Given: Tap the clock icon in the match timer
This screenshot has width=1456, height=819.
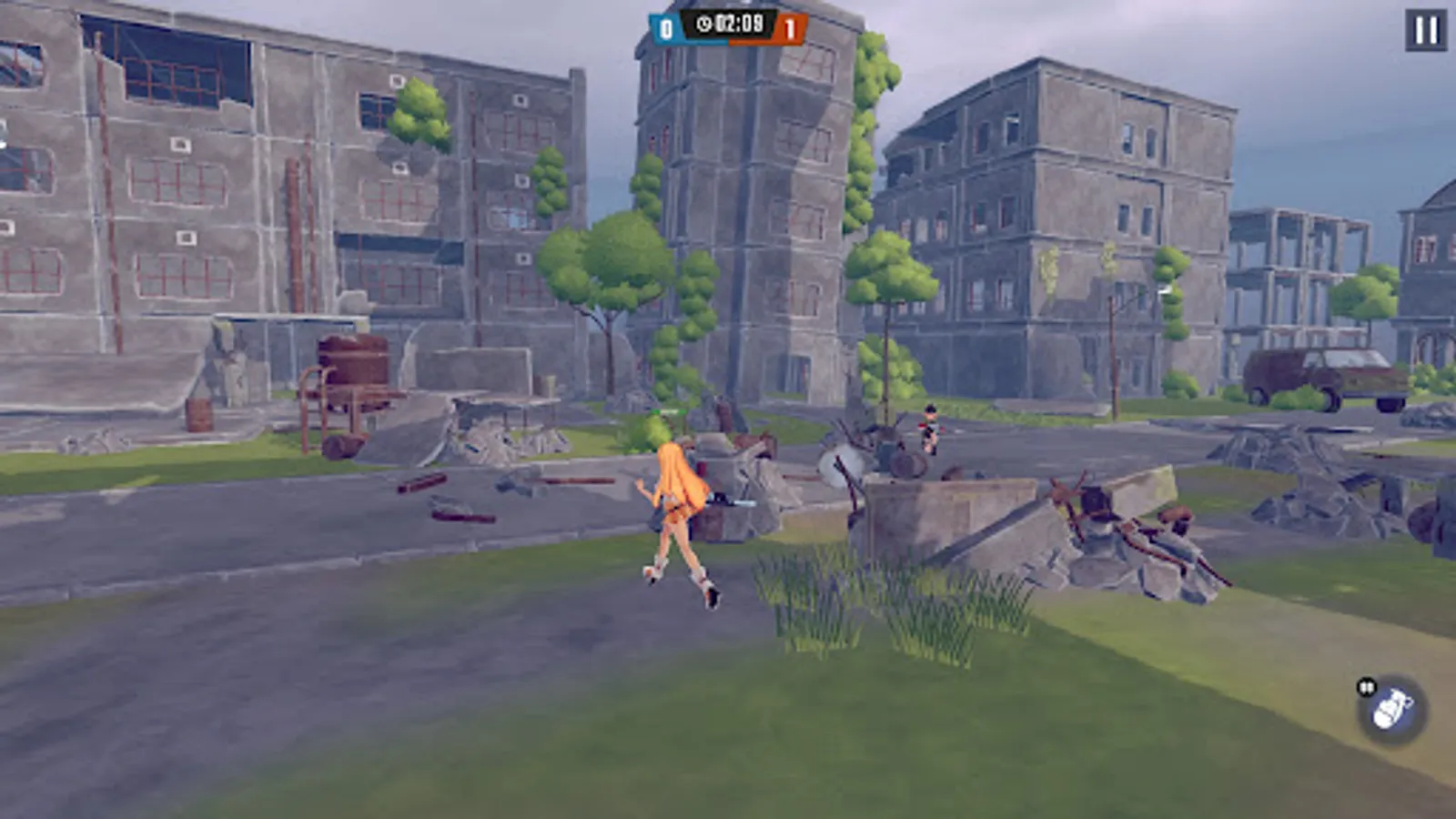Looking at the screenshot, I should [703, 25].
